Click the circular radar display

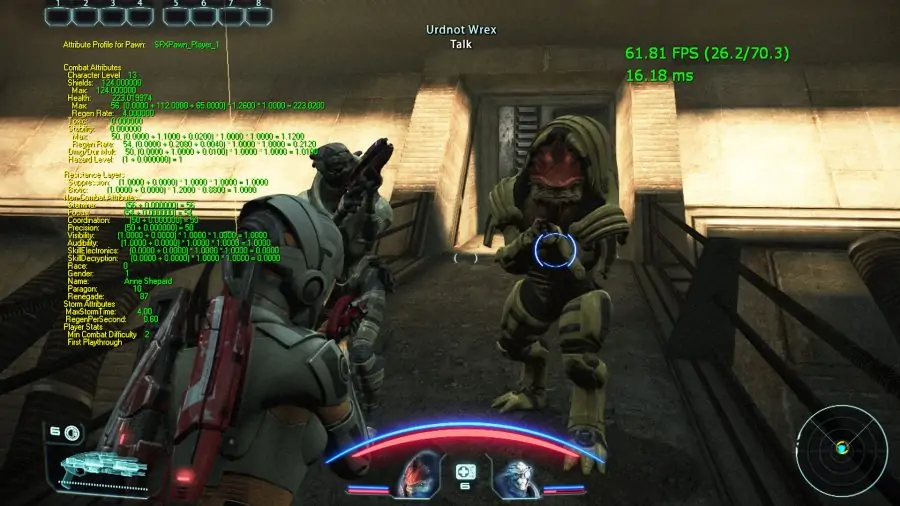coord(843,448)
